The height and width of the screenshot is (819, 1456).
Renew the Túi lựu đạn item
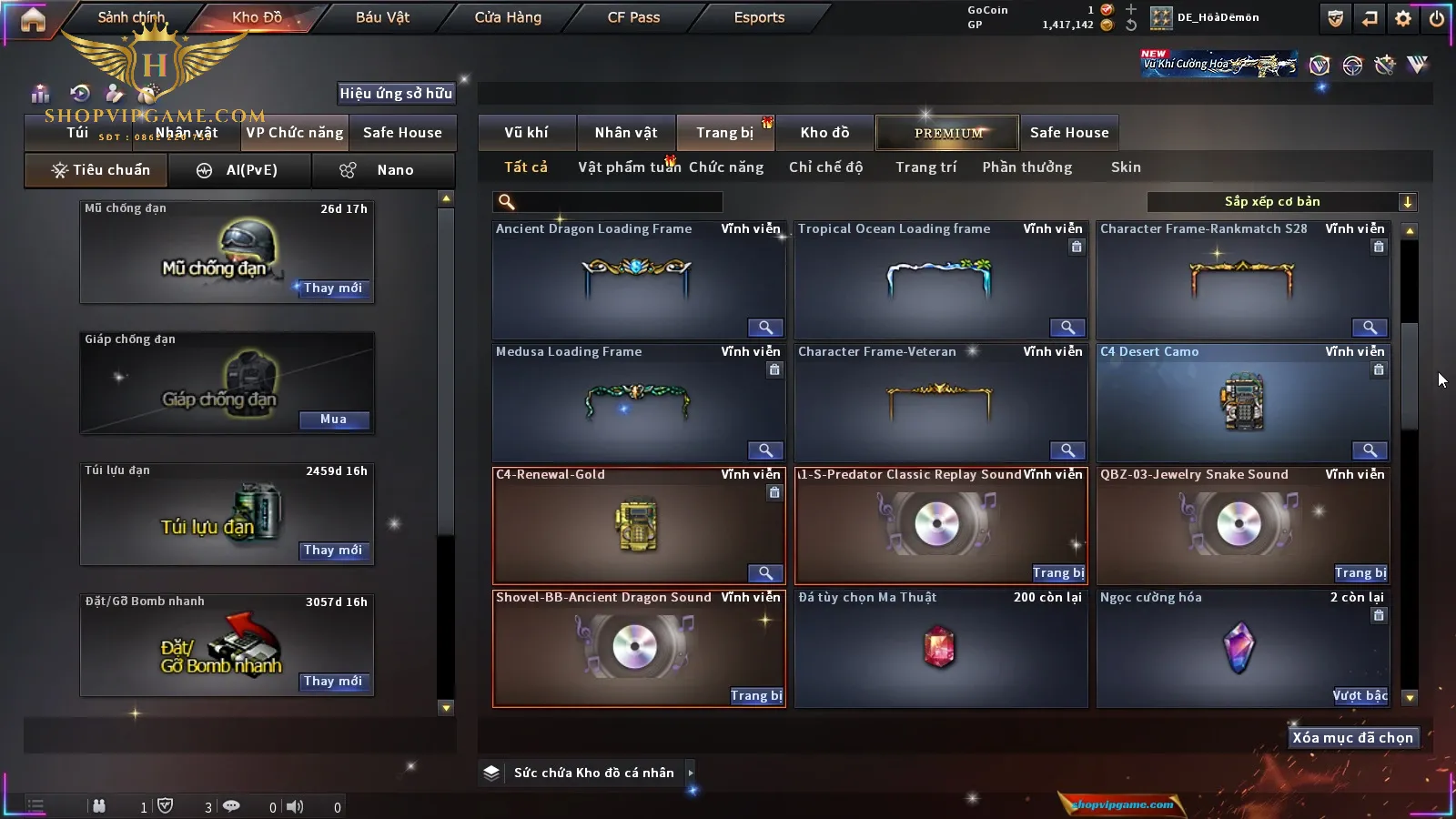[x=333, y=551]
